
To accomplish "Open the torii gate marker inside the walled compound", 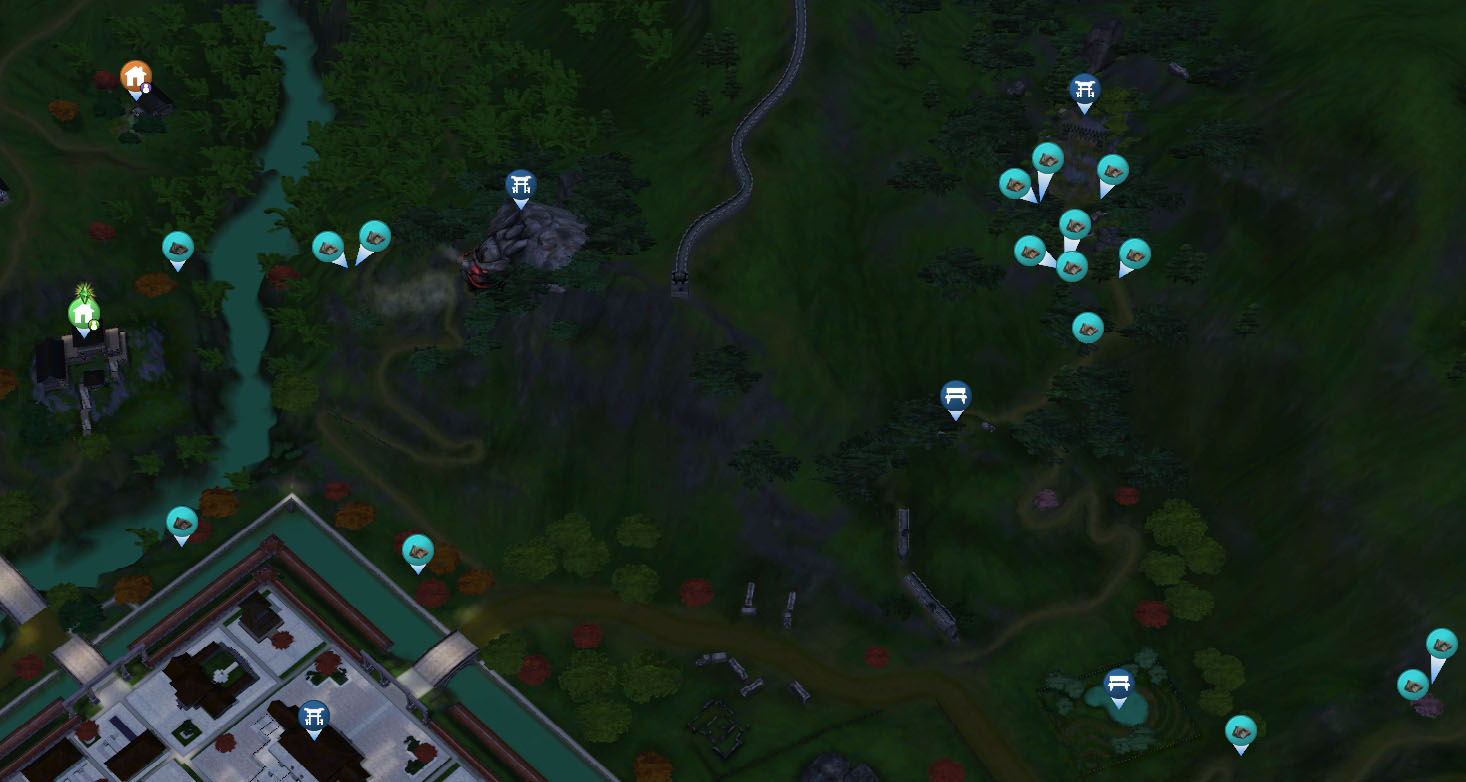I will coord(314,716).
